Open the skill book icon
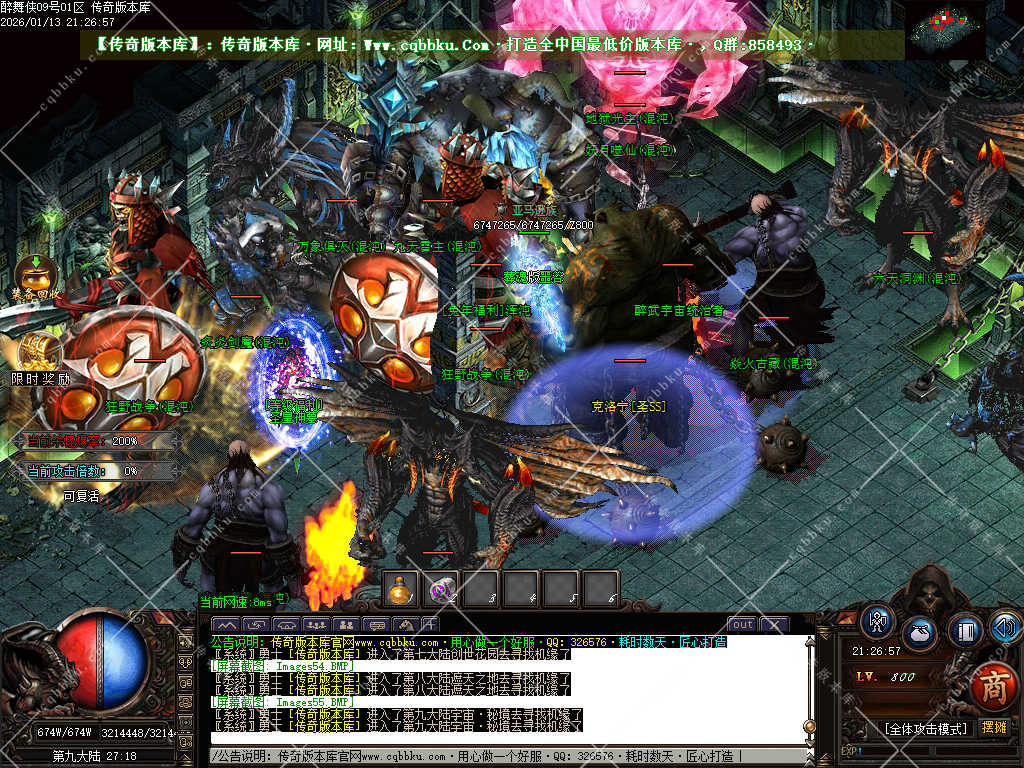 click(x=965, y=631)
